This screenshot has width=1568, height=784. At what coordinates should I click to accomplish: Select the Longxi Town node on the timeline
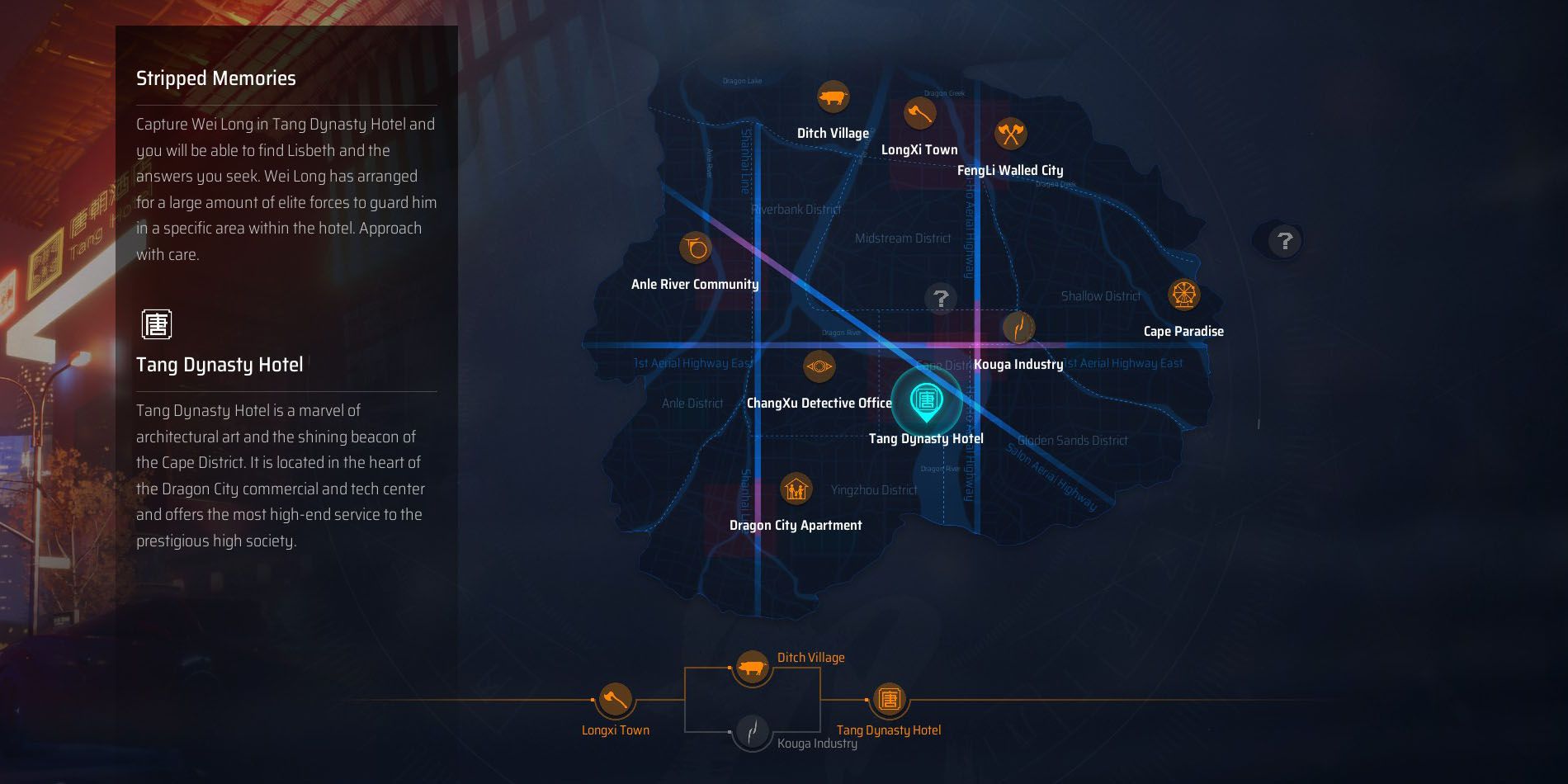615,698
